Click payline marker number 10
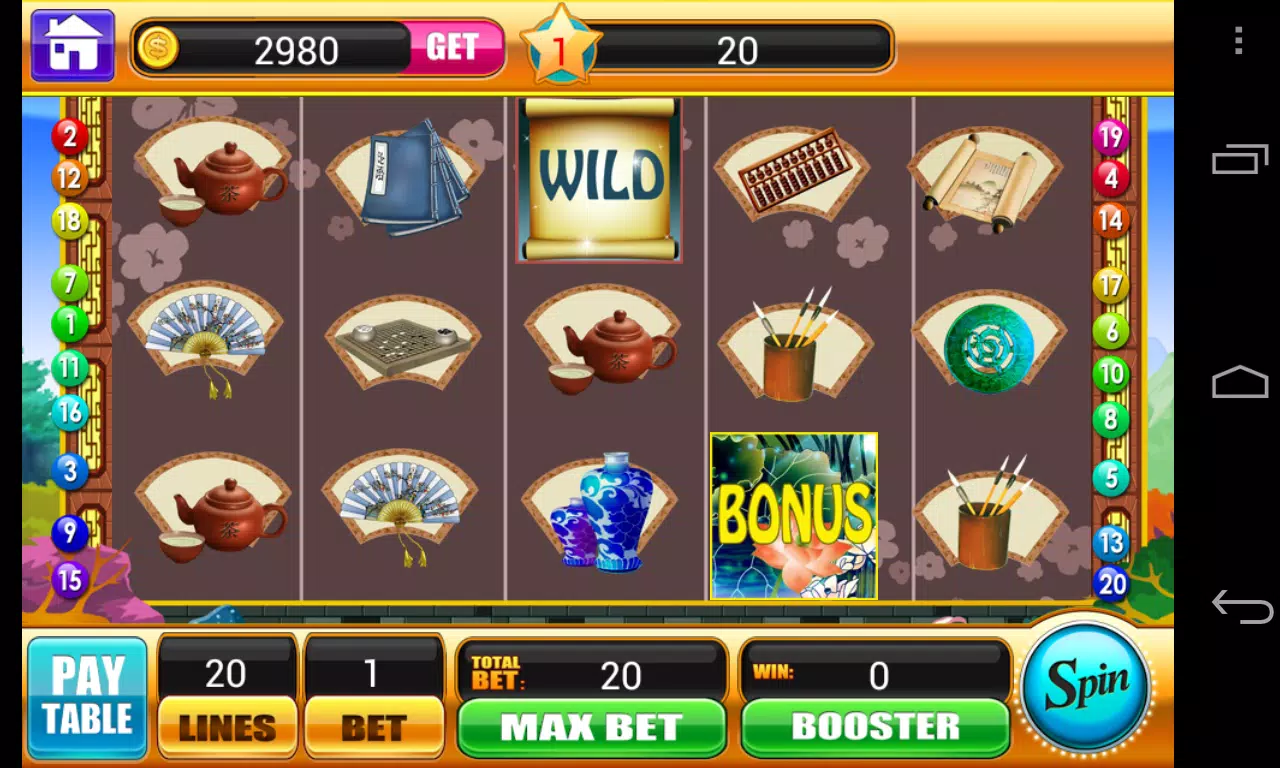The height and width of the screenshot is (768, 1280). 1110,374
